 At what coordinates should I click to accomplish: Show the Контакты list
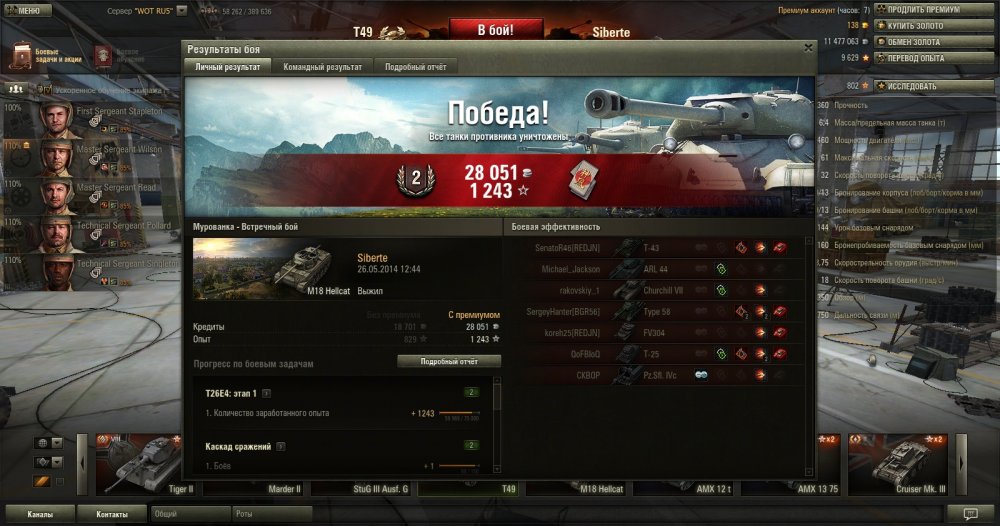coord(112,514)
